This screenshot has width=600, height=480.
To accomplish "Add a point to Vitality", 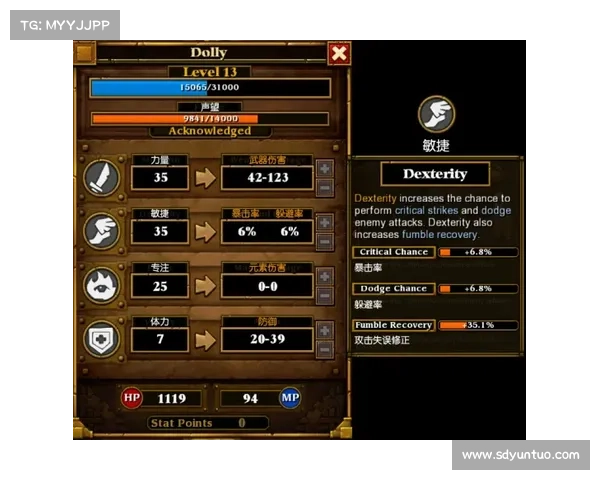I will point(325,330).
